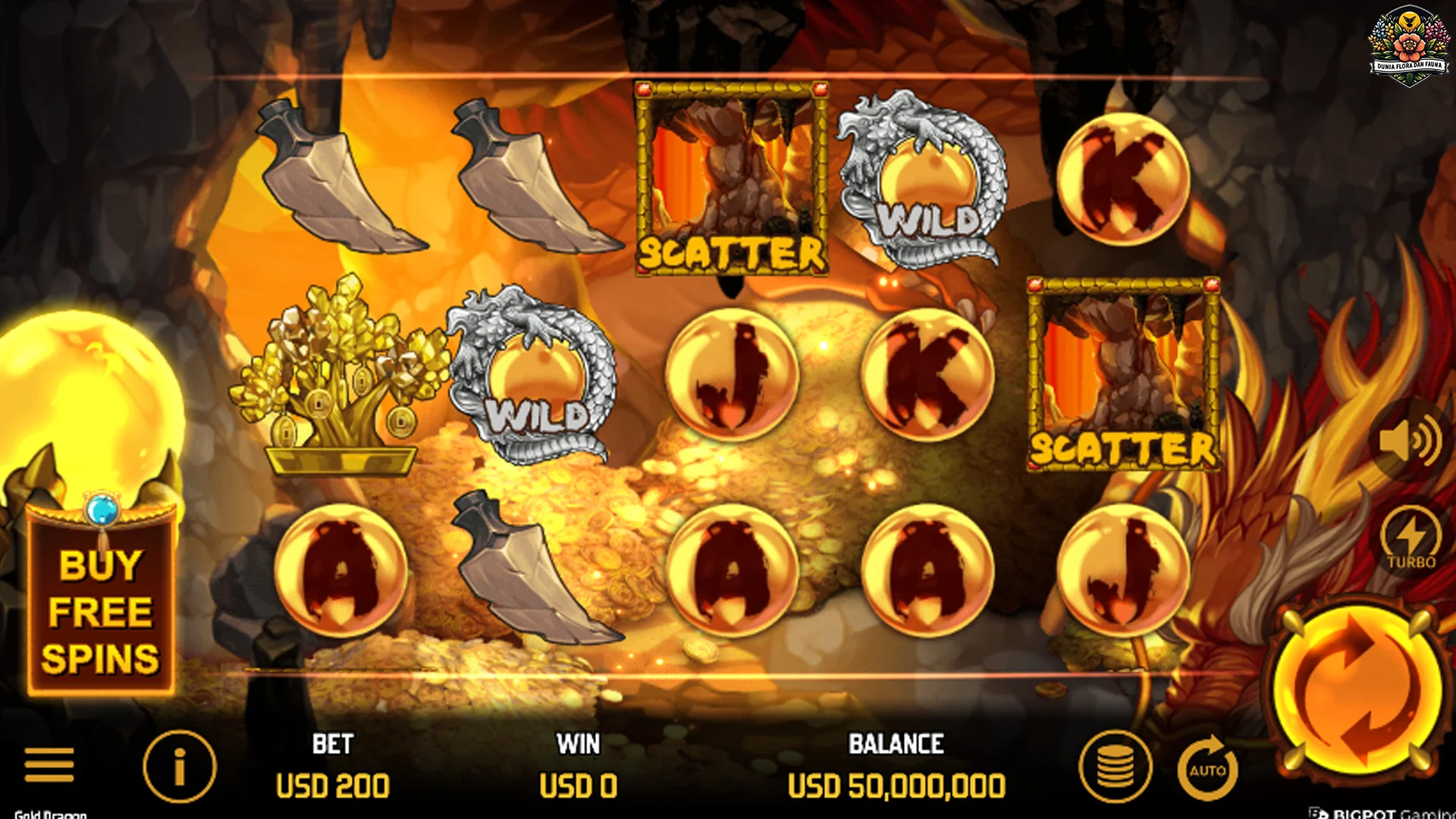Open bet settings with the coin stack icon

1116,767
